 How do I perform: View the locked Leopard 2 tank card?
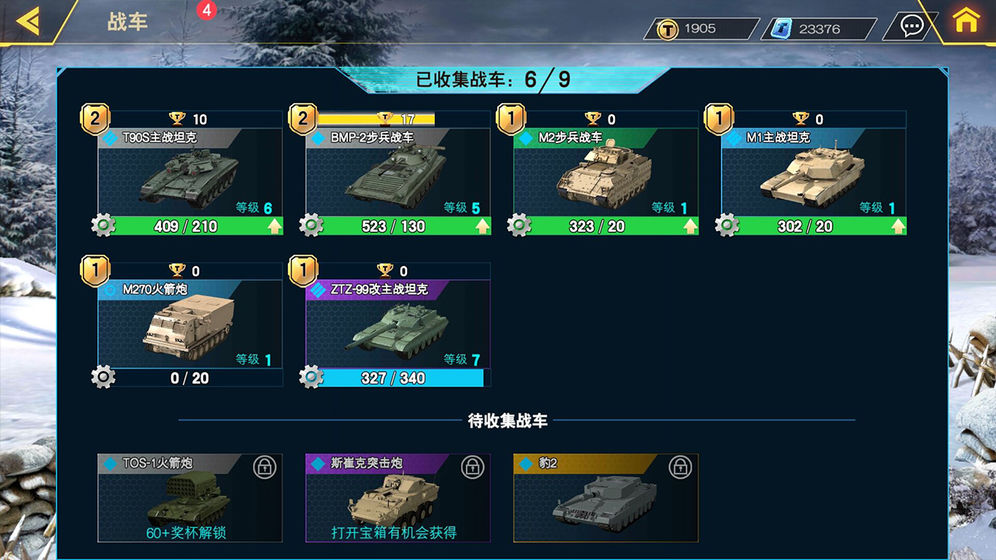pyautogui.click(x=606, y=498)
